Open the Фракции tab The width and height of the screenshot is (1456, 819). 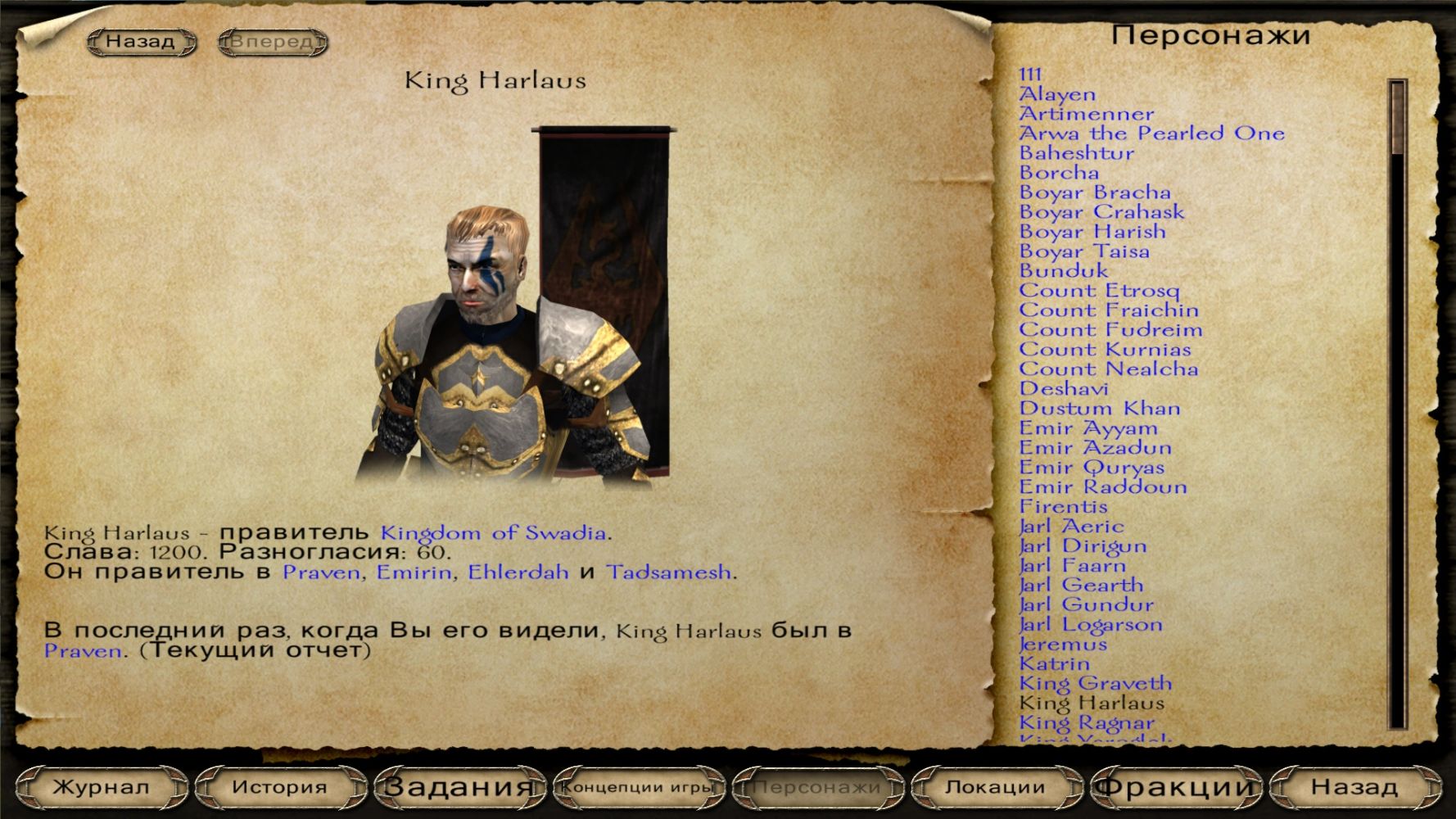(x=1174, y=787)
